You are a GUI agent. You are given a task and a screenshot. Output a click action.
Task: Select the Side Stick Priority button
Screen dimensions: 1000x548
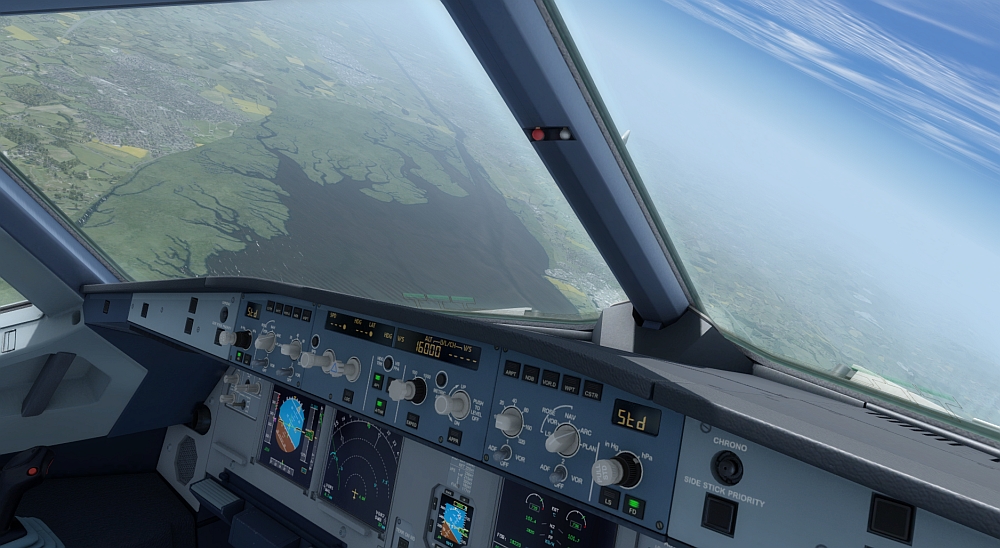tap(718, 515)
